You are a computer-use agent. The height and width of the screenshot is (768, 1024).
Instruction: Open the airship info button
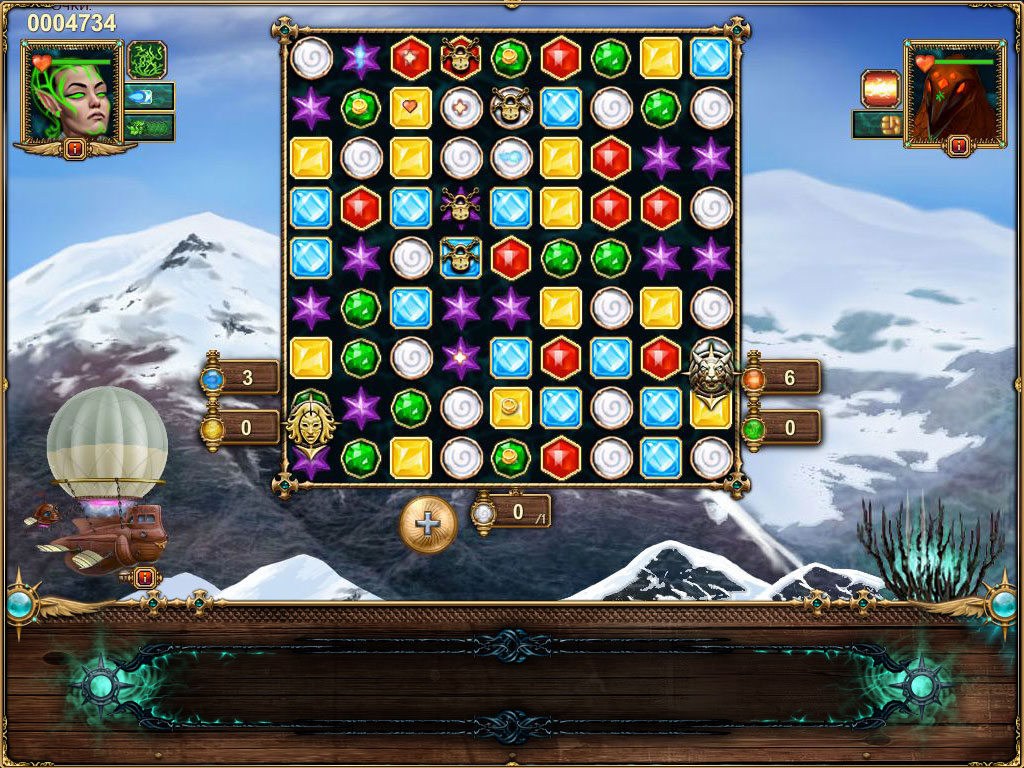point(143,576)
